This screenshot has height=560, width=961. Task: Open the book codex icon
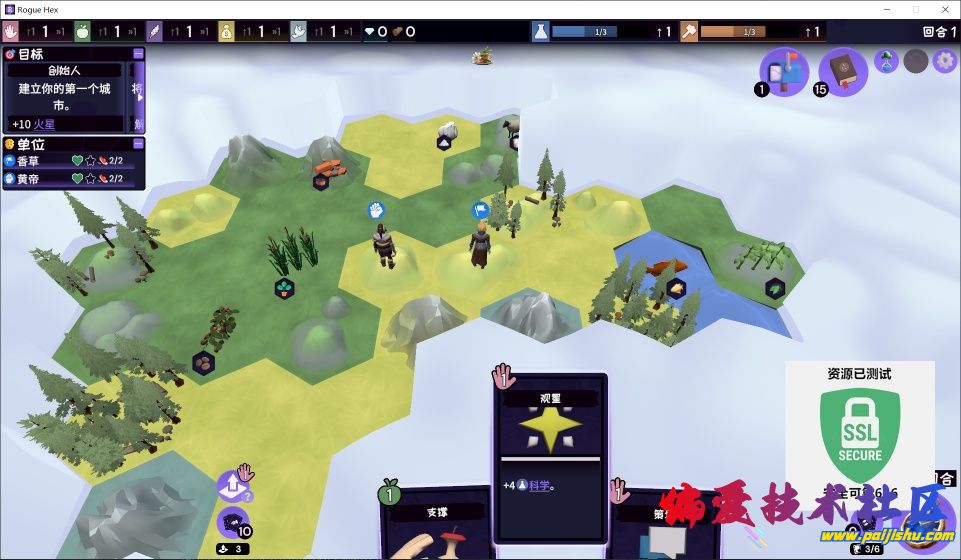click(844, 71)
